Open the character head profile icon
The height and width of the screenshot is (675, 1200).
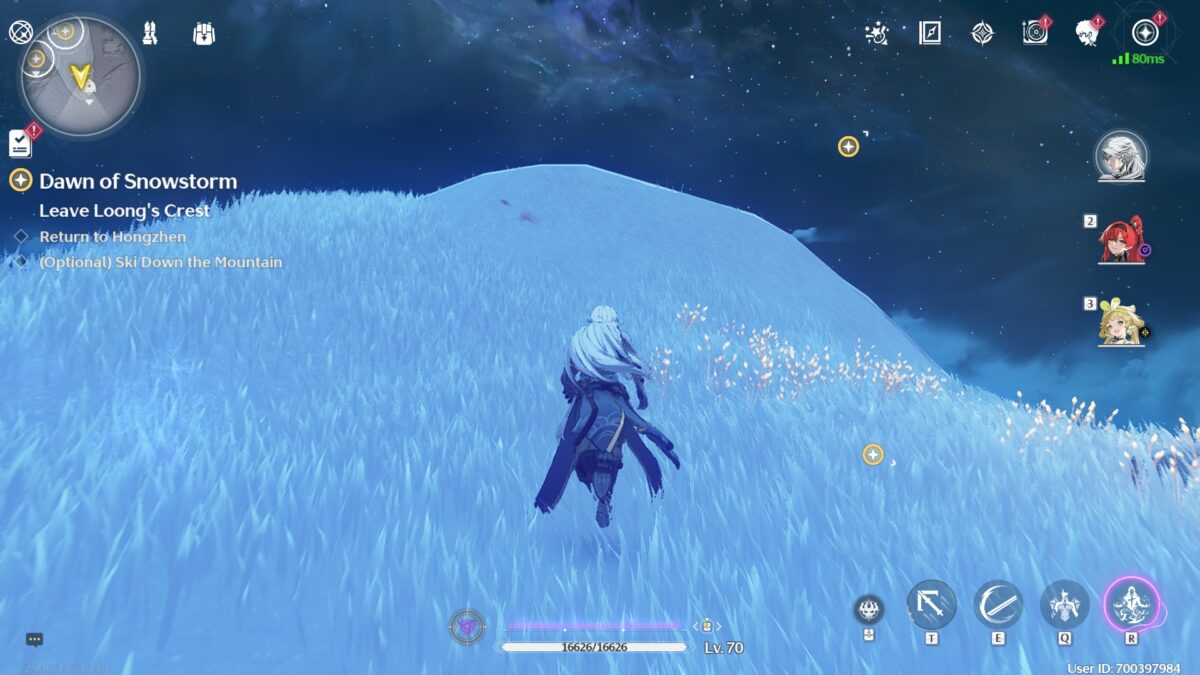point(1087,33)
